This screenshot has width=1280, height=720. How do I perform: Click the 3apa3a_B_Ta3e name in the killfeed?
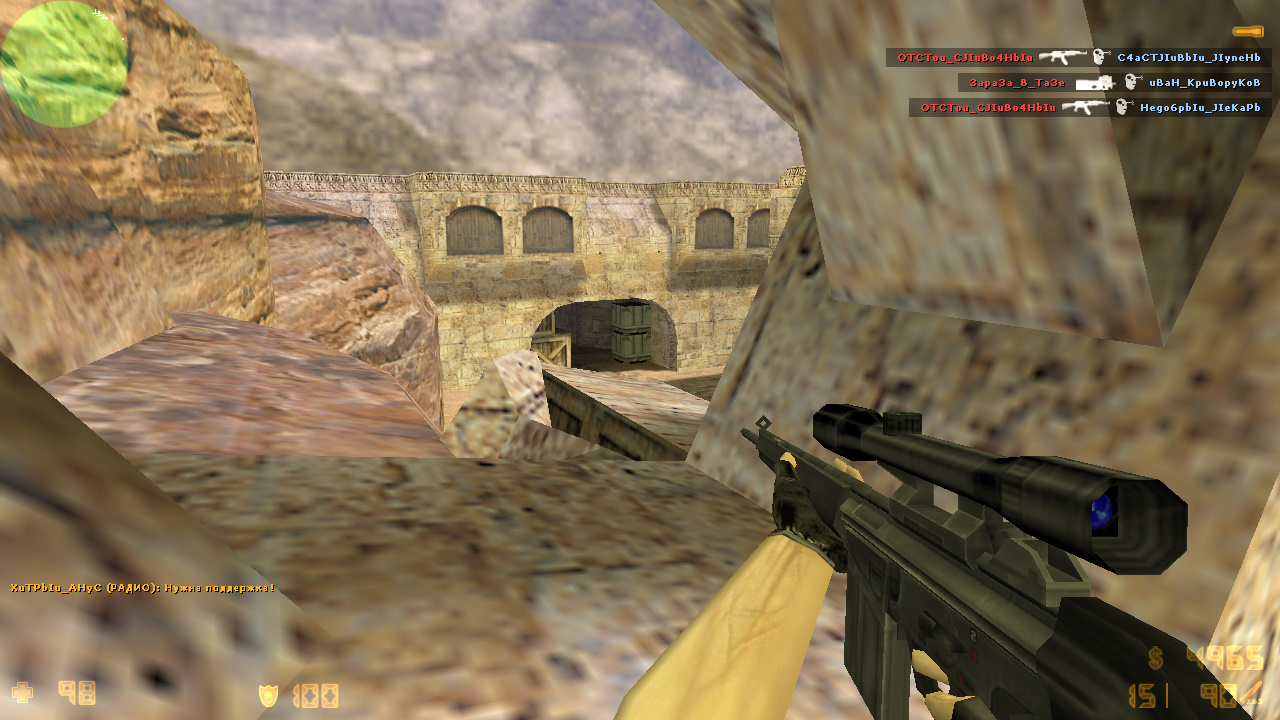pyautogui.click(x=1016, y=83)
